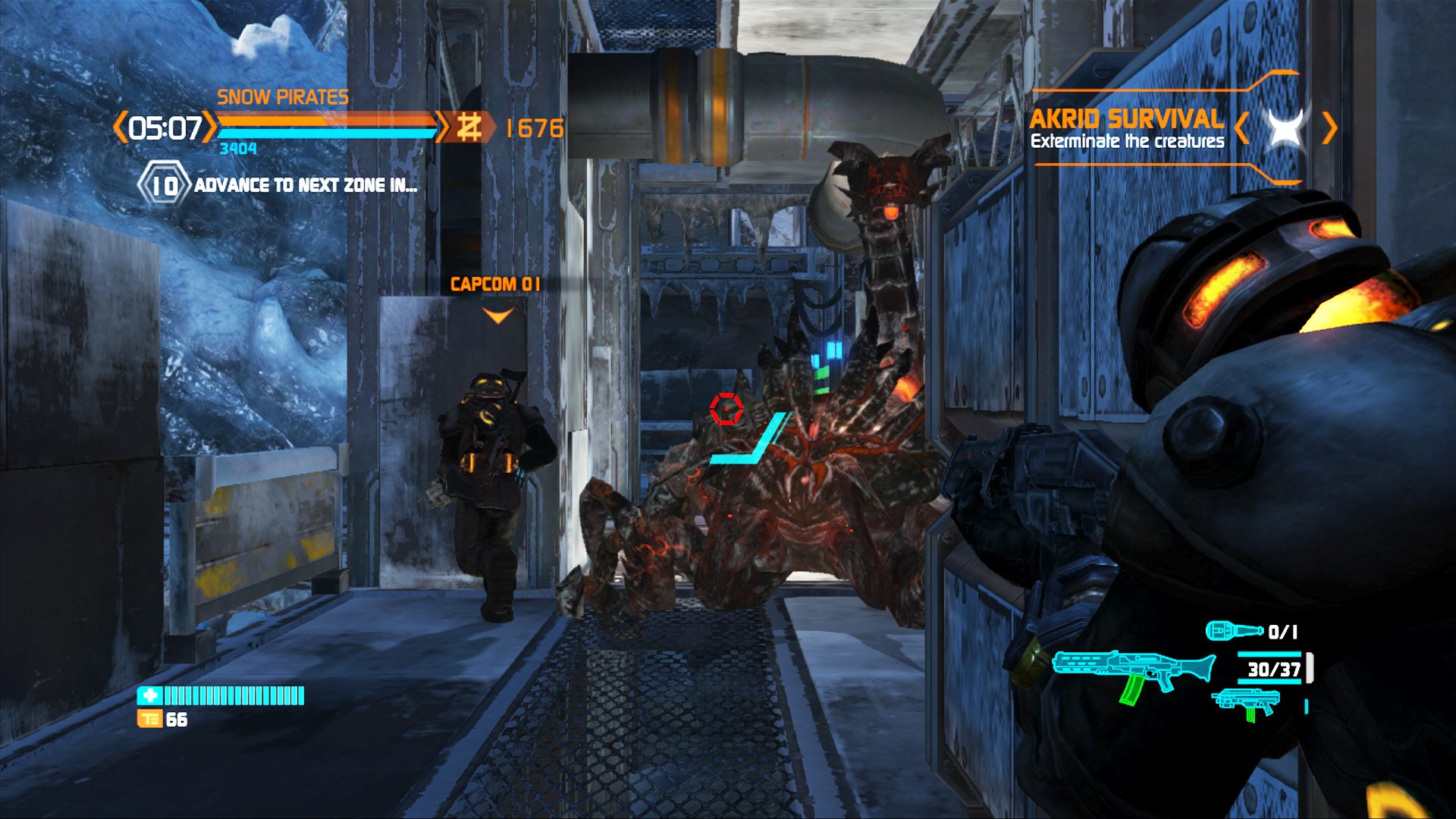The height and width of the screenshot is (819, 1456).
Task: Open the Akrid Survival objective tracker
Action: tap(1126, 128)
